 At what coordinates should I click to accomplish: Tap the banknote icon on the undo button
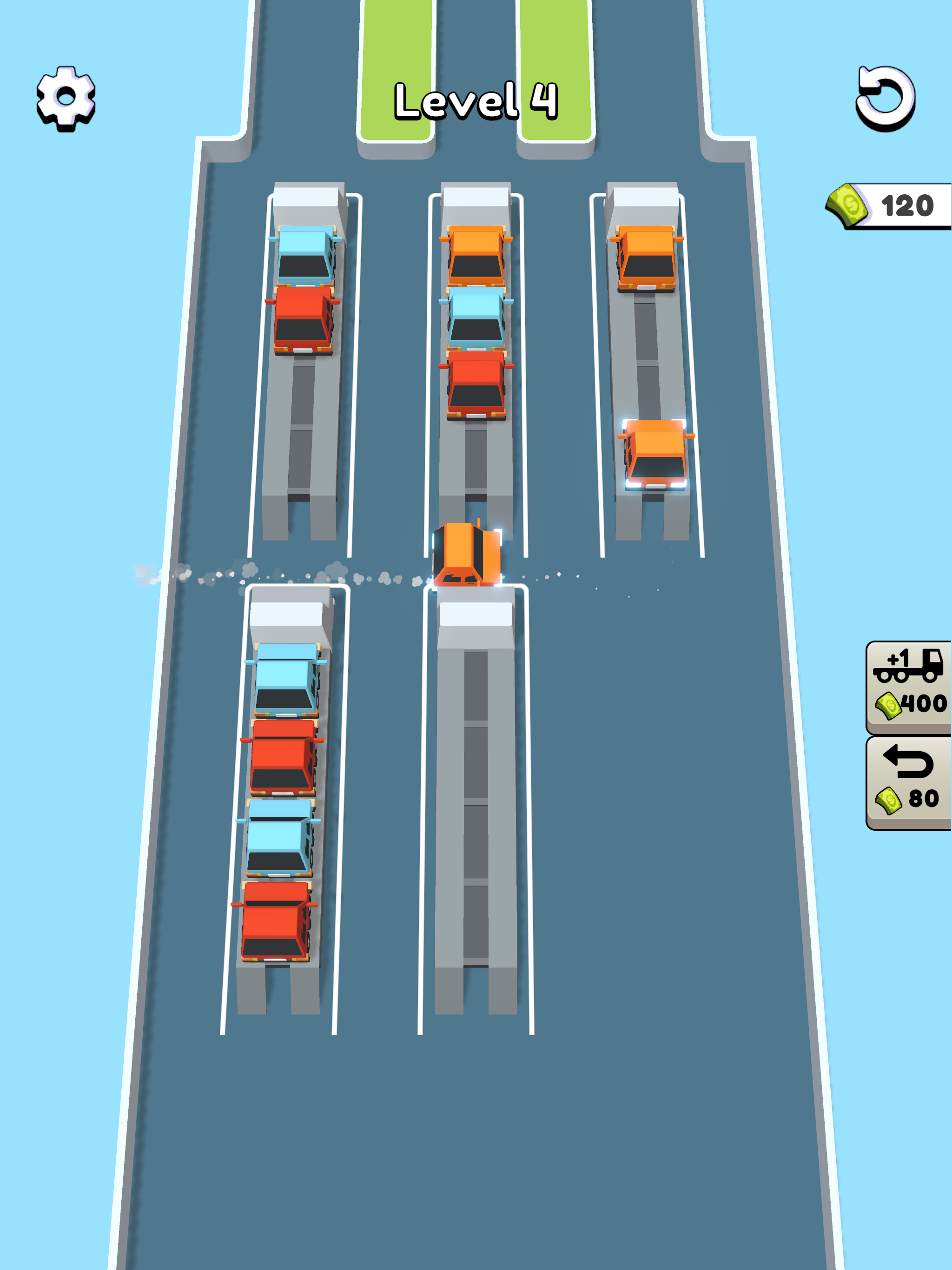(889, 801)
